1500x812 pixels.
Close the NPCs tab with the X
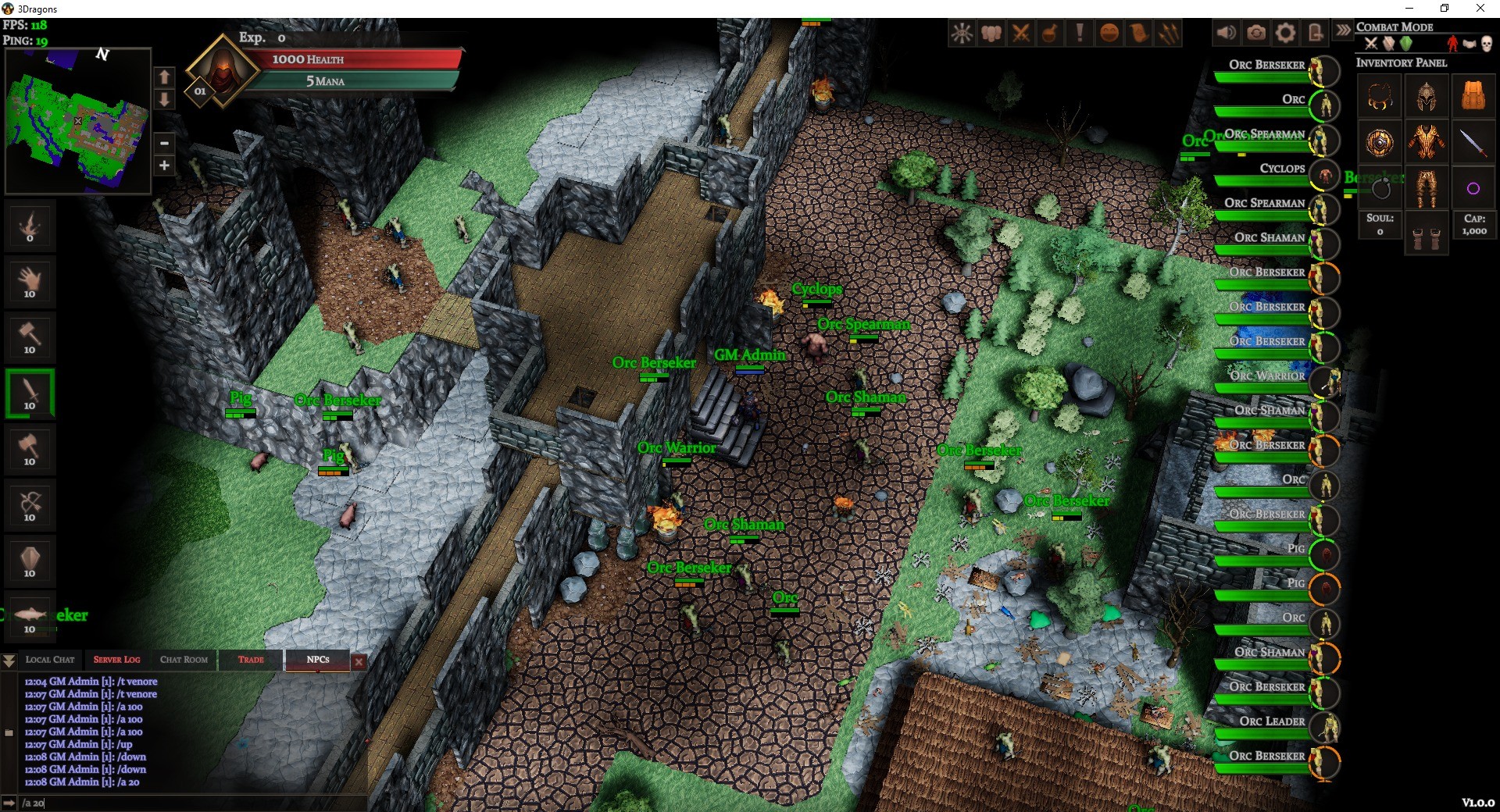[359, 661]
